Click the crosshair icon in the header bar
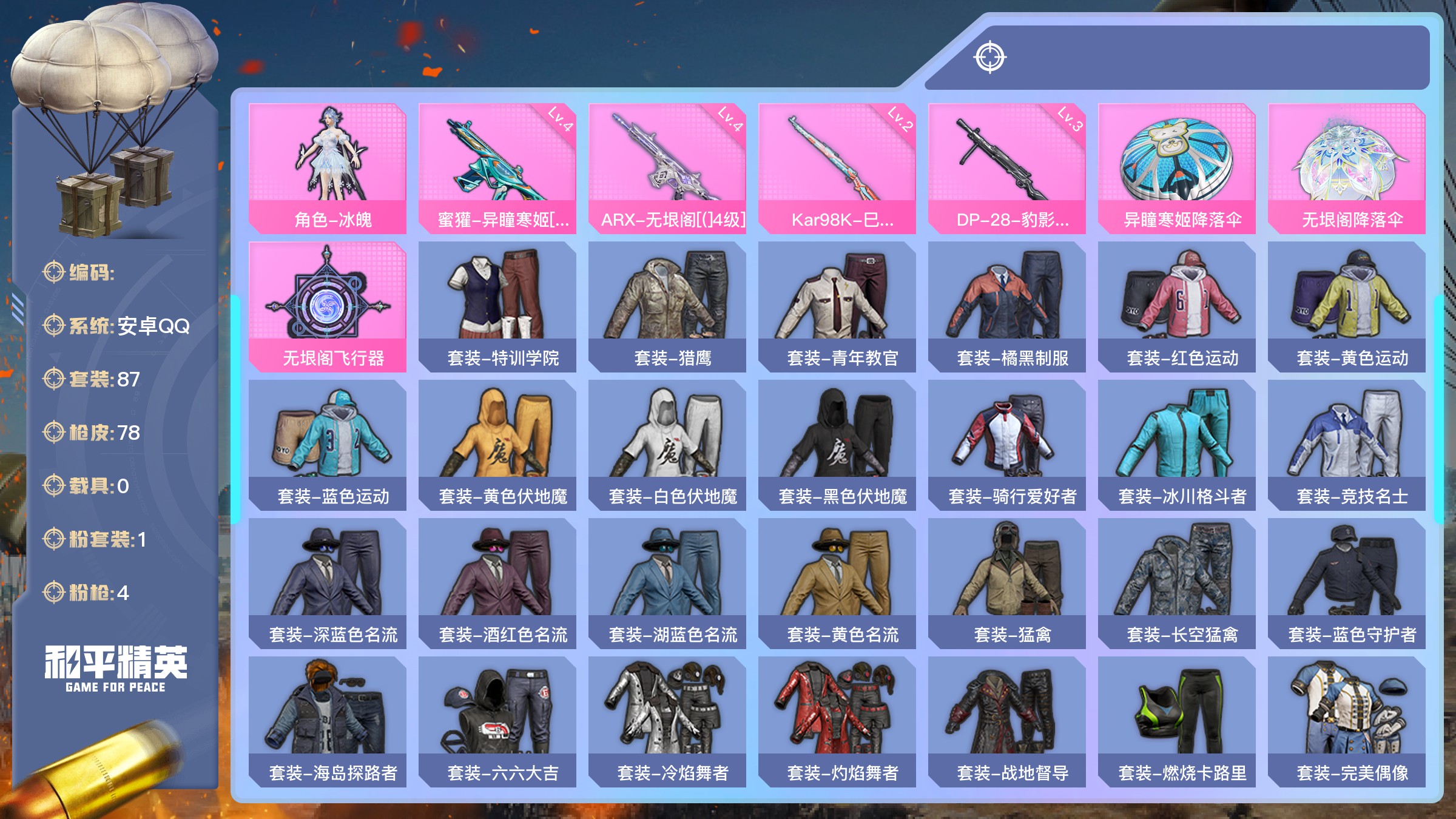Image resolution: width=1456 pixels, height=819 pixels. coord(990,58)
